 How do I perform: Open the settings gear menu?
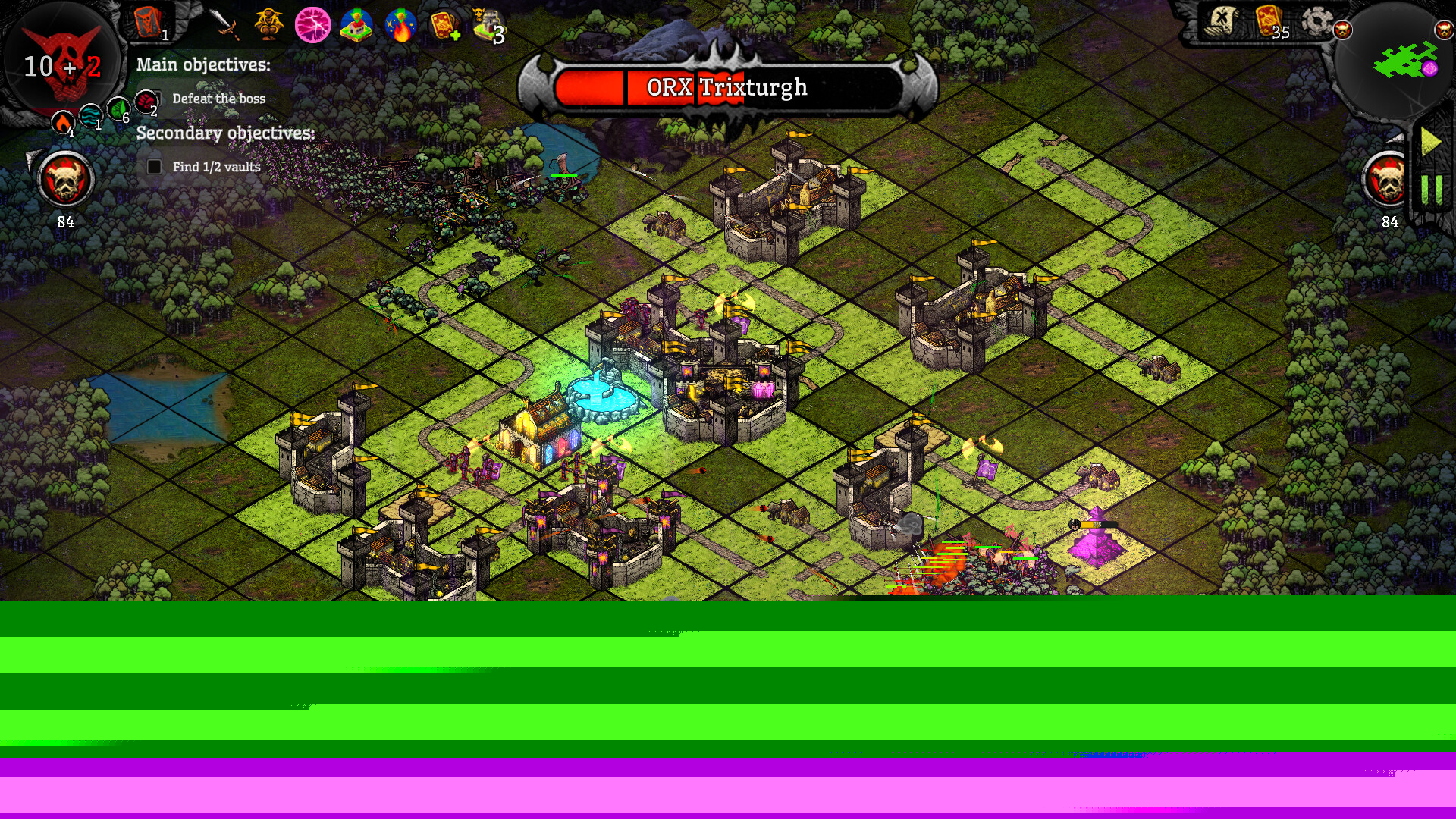1316,22
